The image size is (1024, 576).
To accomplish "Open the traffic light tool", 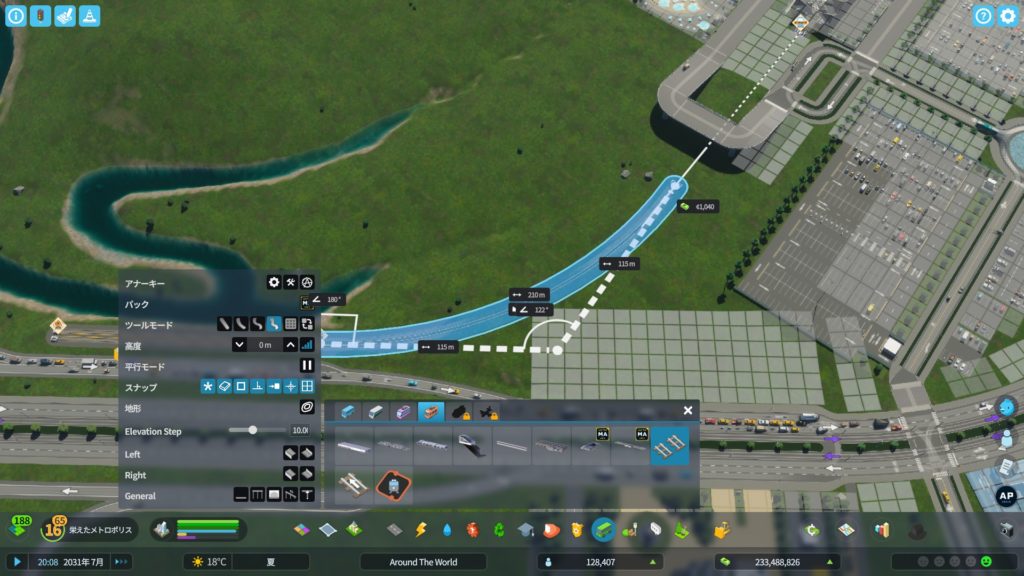I will coord(40,16).
